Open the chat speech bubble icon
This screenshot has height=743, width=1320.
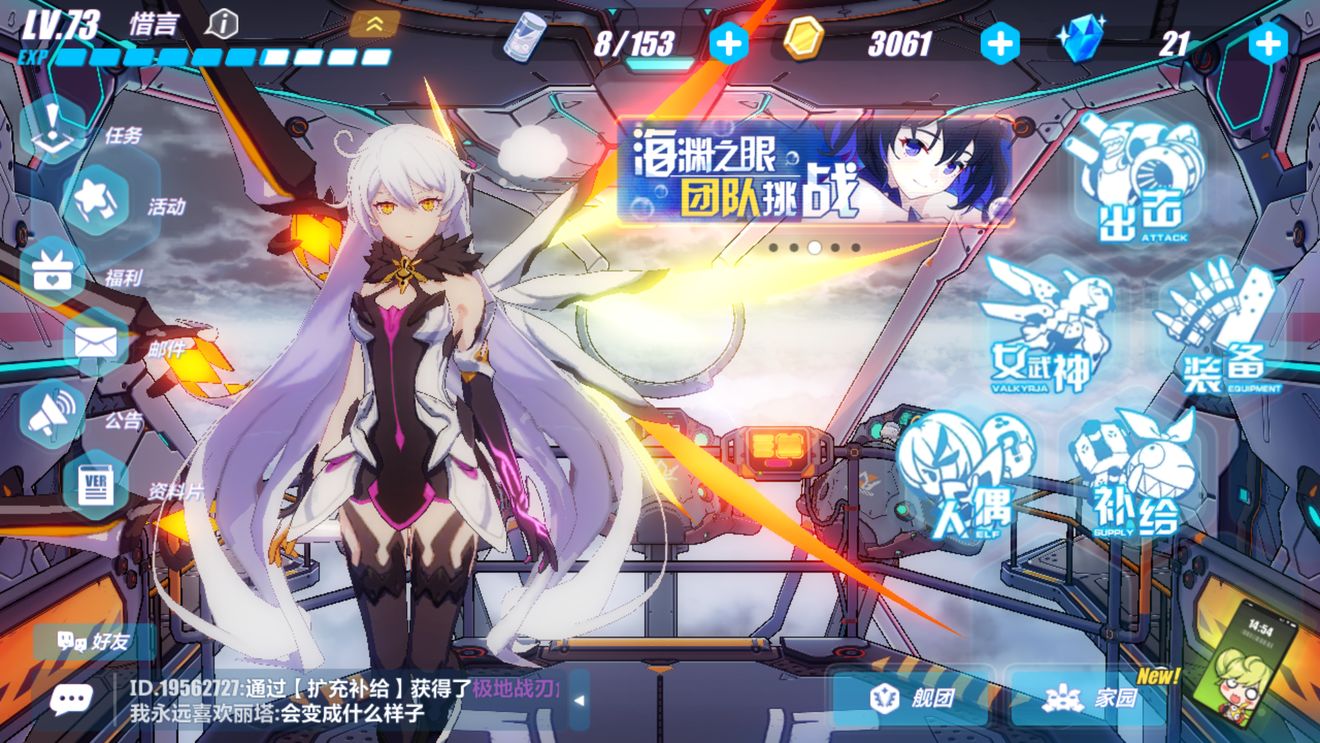(71, 698)
